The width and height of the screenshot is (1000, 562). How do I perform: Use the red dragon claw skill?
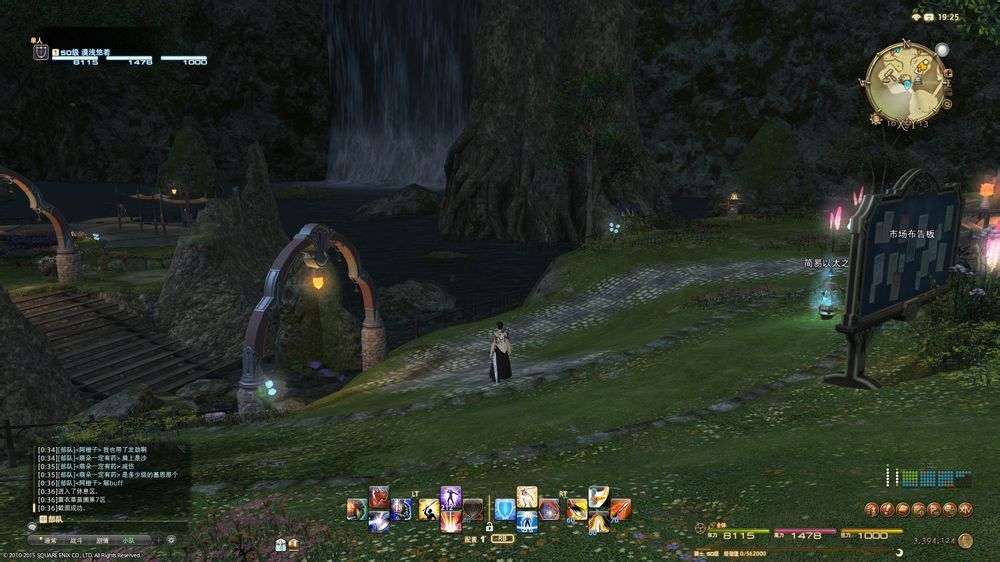(x=379, y=497)
